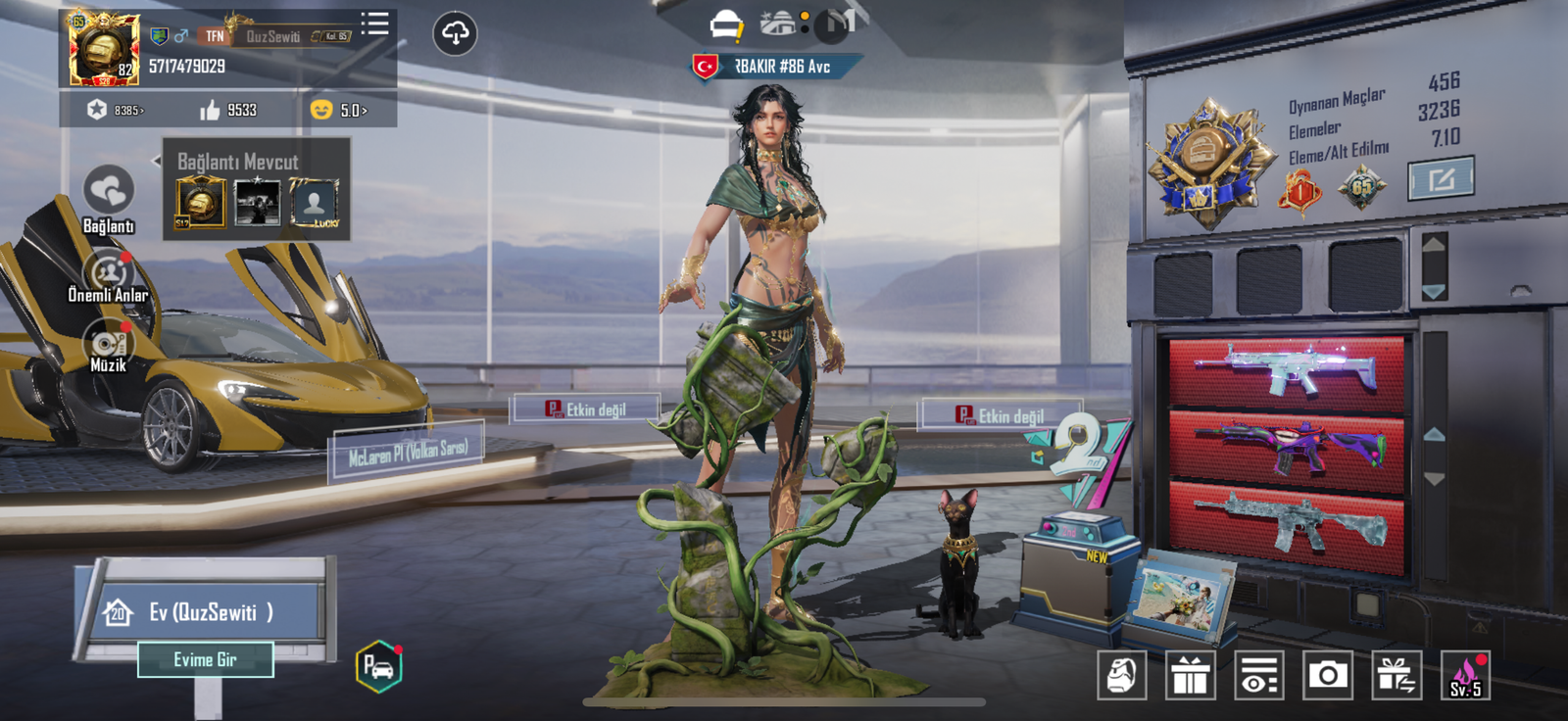Image resolution: width=1568 pixels, height=721 pixels.
Task: Open the visibility list icon with eye
Action: [1259, 675]
